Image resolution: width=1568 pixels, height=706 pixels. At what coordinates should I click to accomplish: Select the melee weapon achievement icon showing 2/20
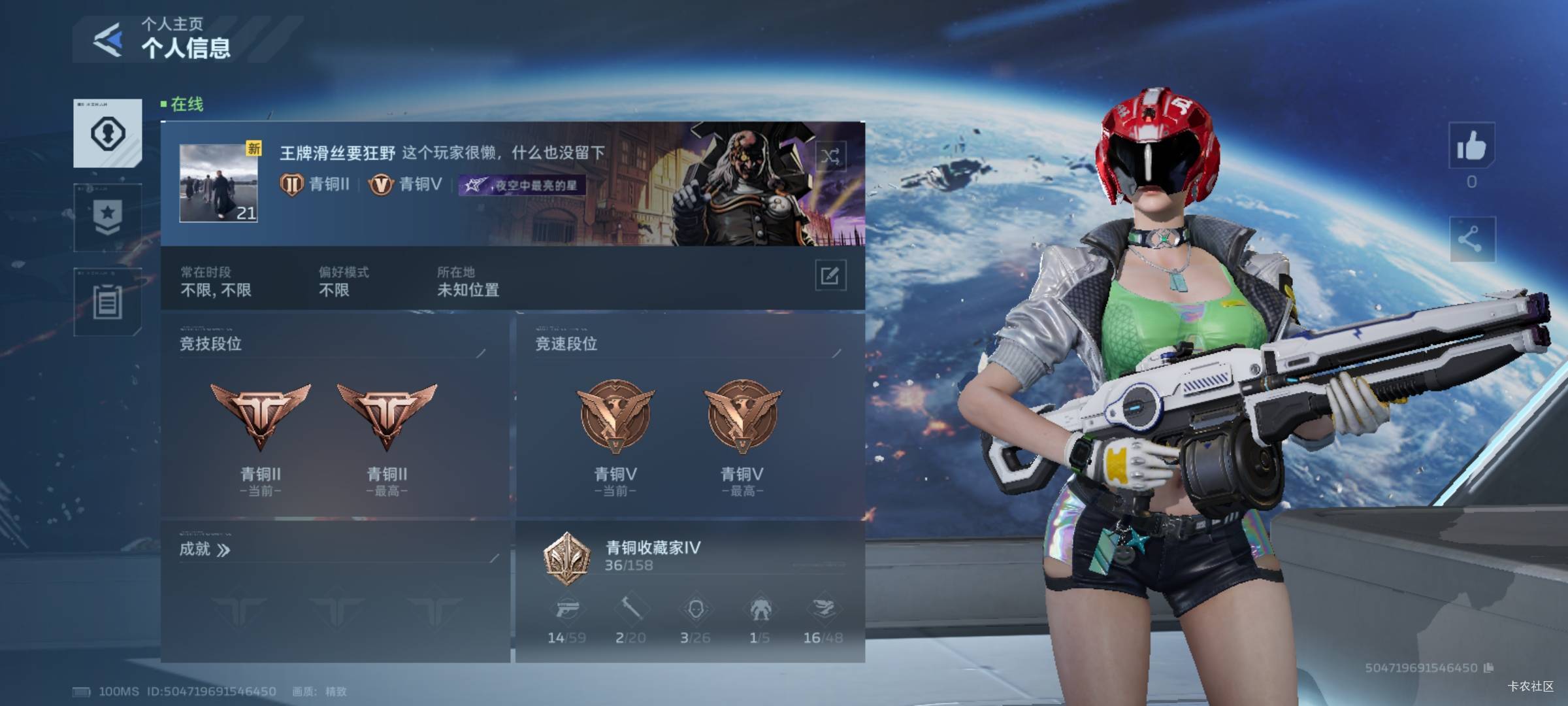coord(632,610)
